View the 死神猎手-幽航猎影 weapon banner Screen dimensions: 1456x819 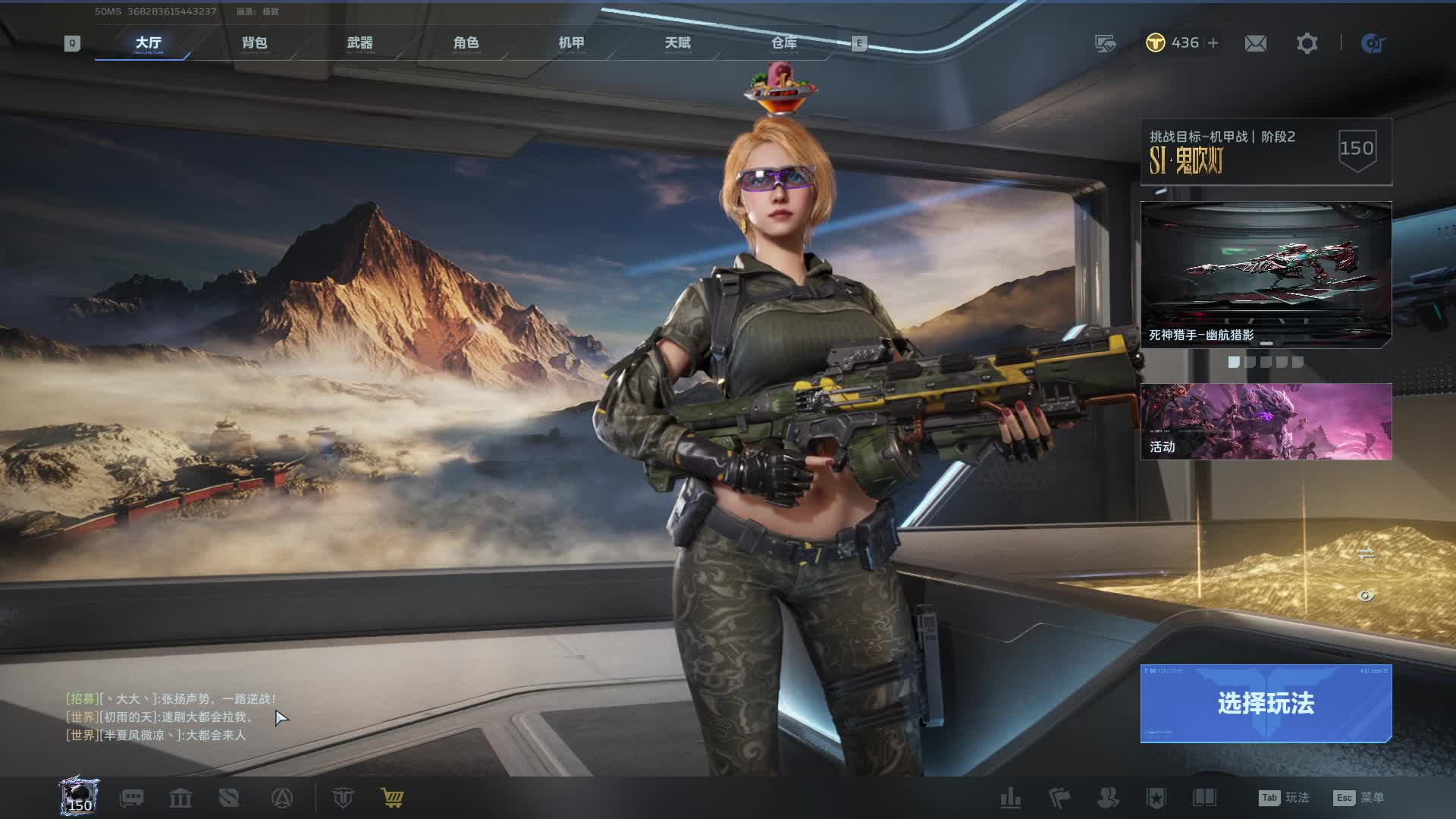[1266, 274]
